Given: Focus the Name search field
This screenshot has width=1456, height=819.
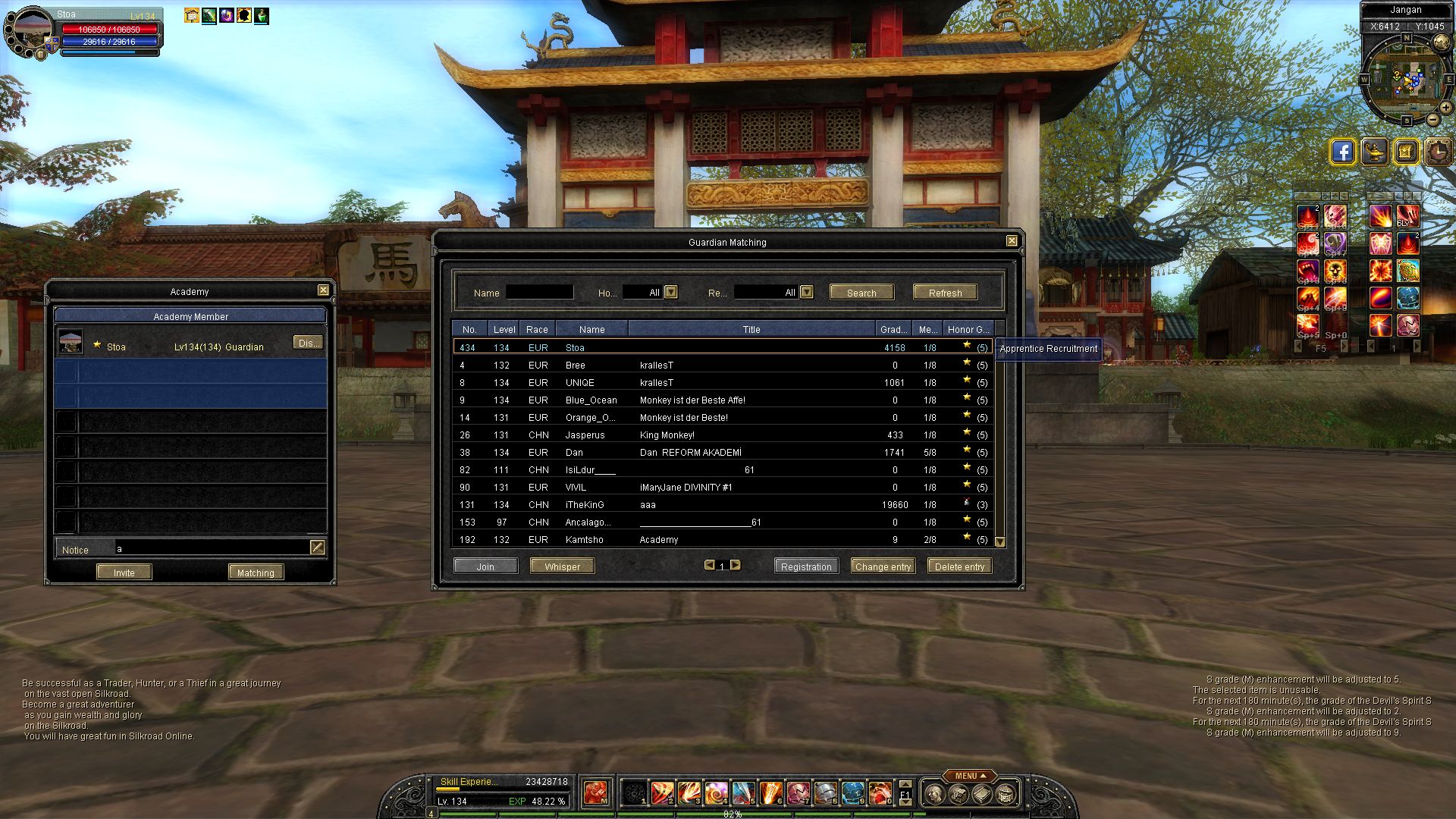Looking at the screenshot, I should (539, 293).
